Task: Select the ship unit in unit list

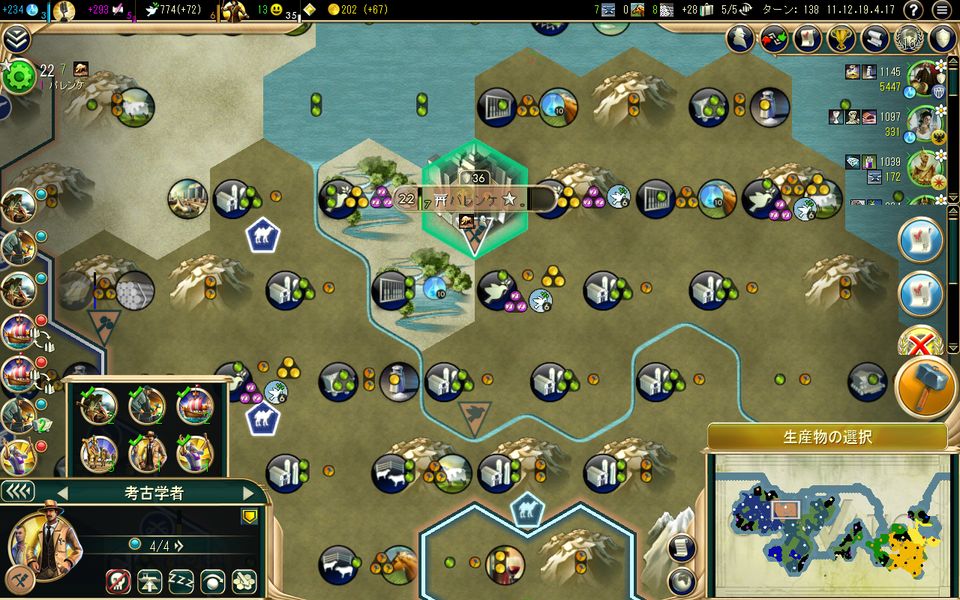Action: 195,407
